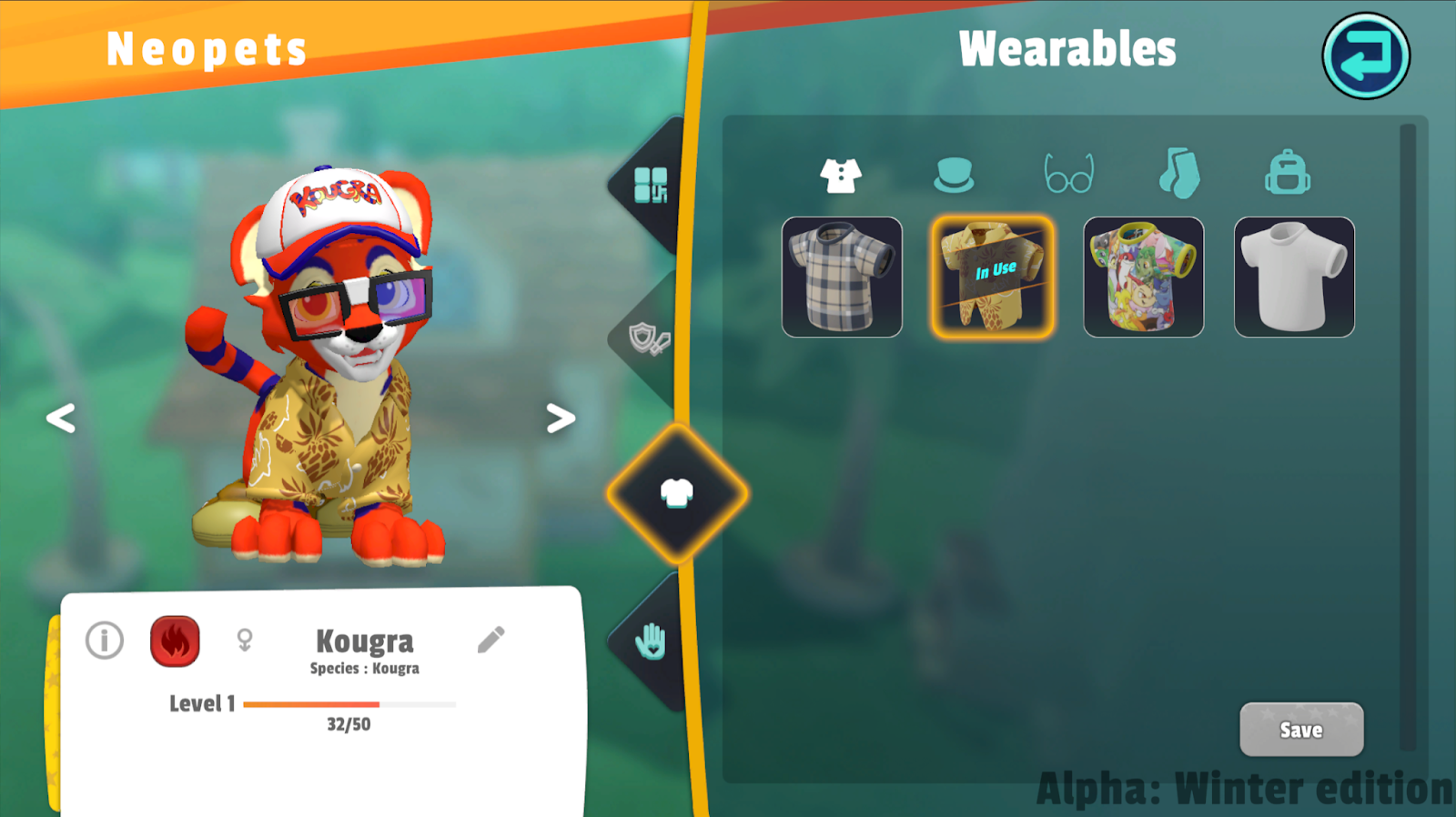Show the next Neopet with right arrow

[x=561, y=419]
